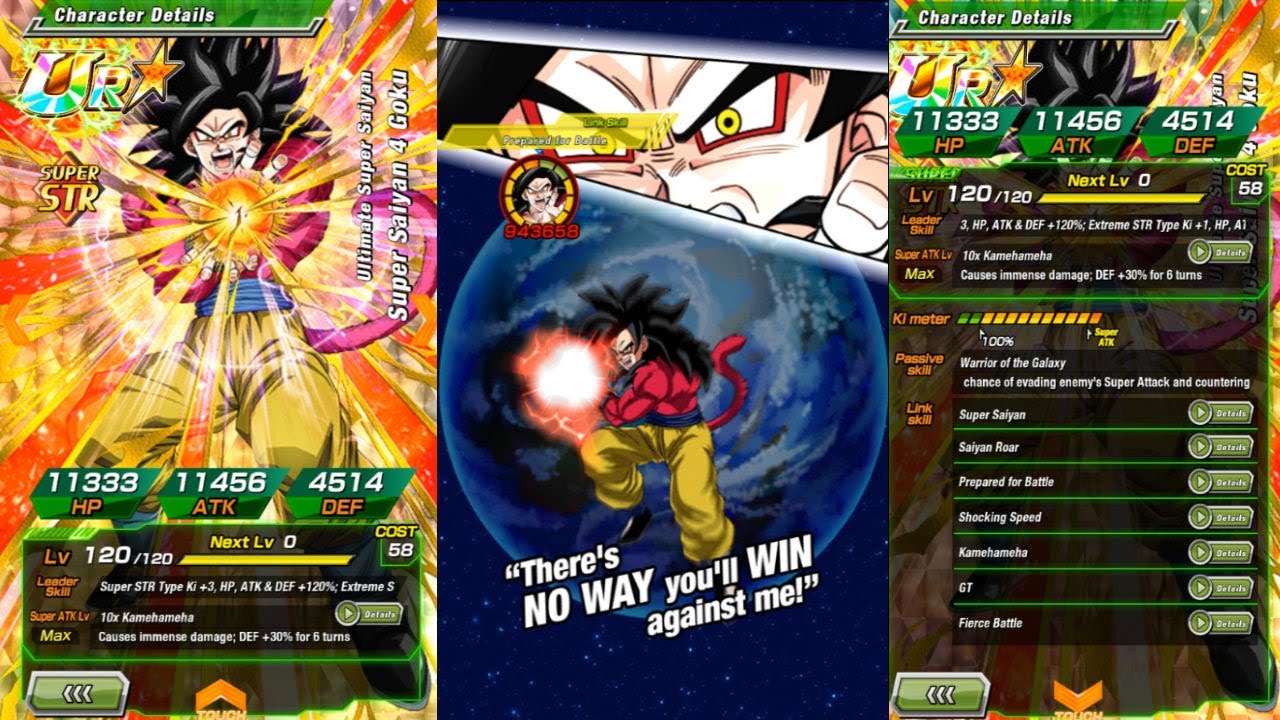1280x720 pixels.
Task: Go back using arrows button beside upward TOUCH arrow
Action: tap(78, 693)
